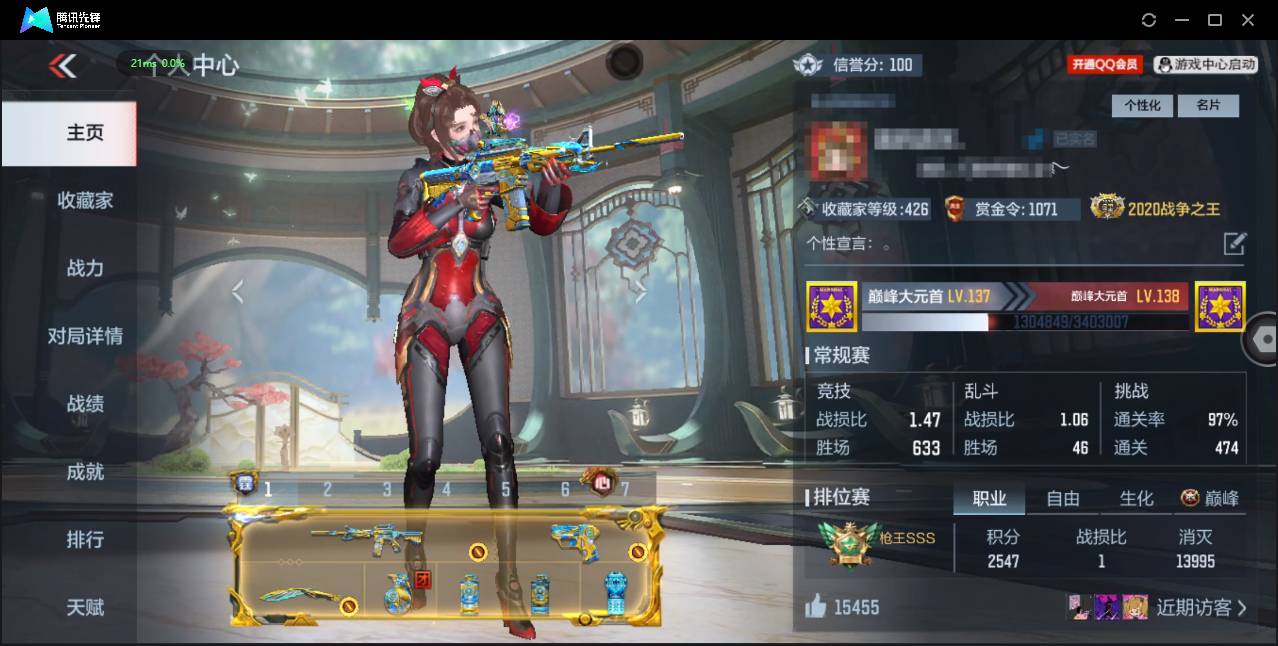This screenshot has height=646, width=1278.
Task: View the 战绩 record page
Action: (85, 404)
